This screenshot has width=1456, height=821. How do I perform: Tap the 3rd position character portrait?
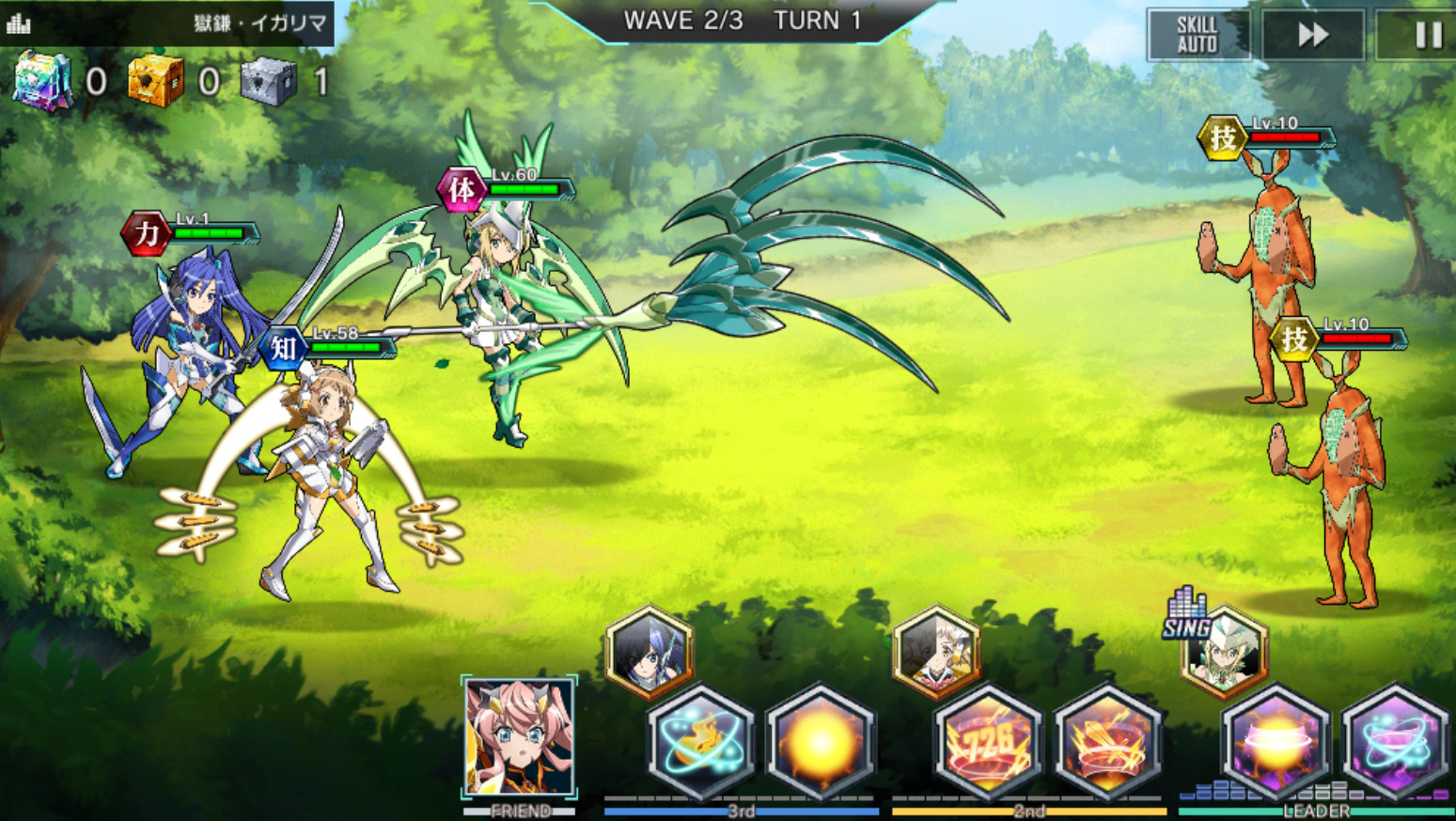pos(649,652)
